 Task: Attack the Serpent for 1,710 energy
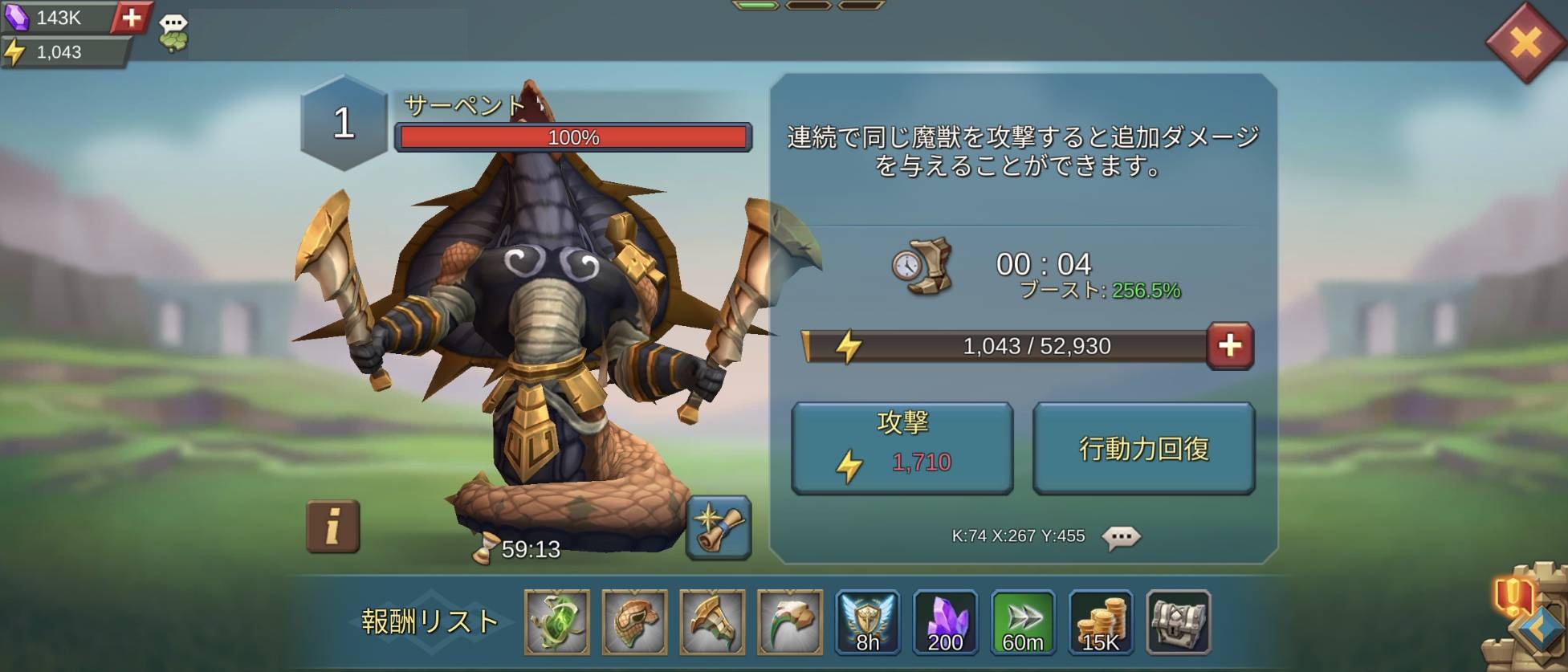[x=902, y=447]
